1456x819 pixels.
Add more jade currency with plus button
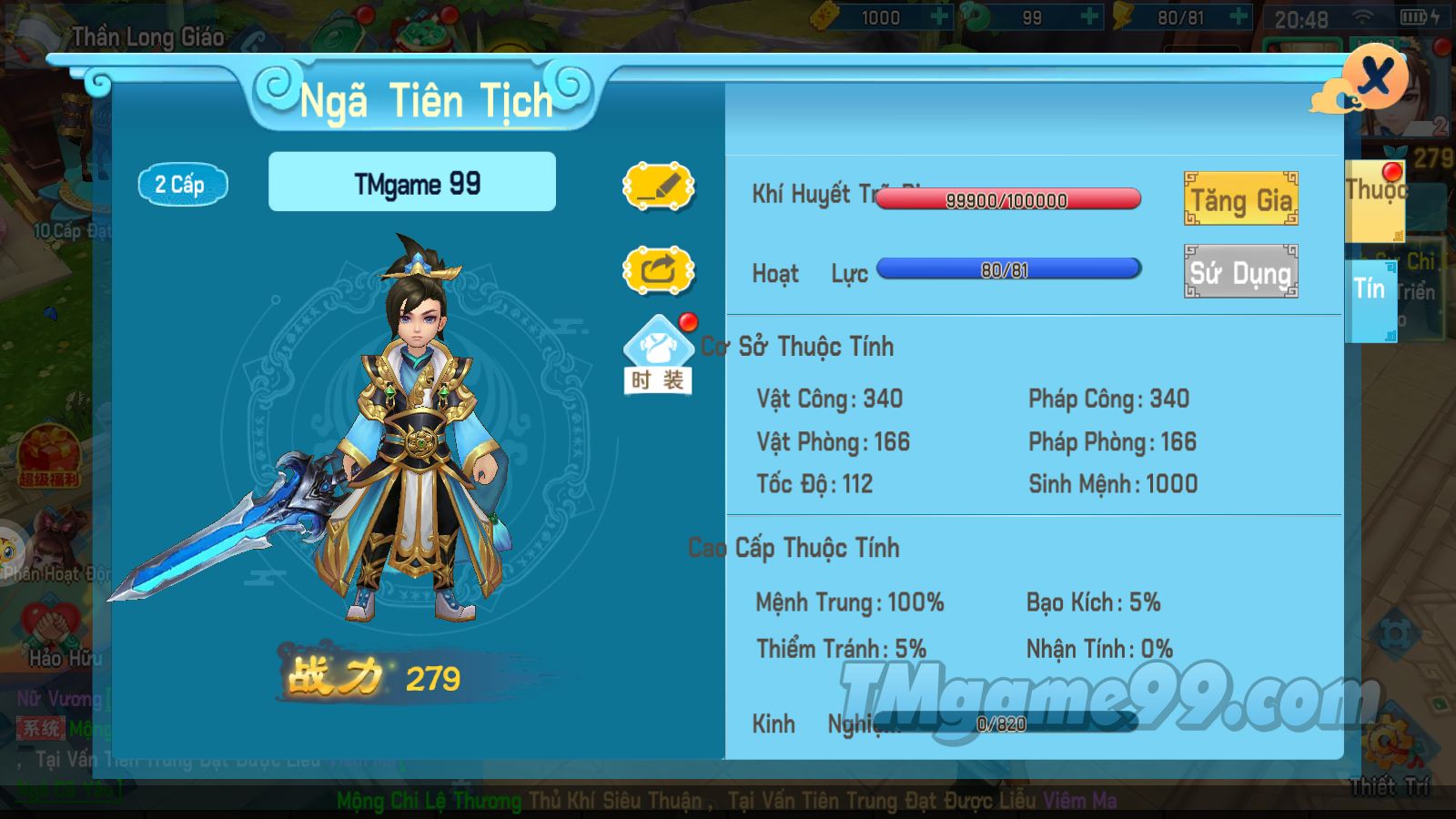[1089, 17]
